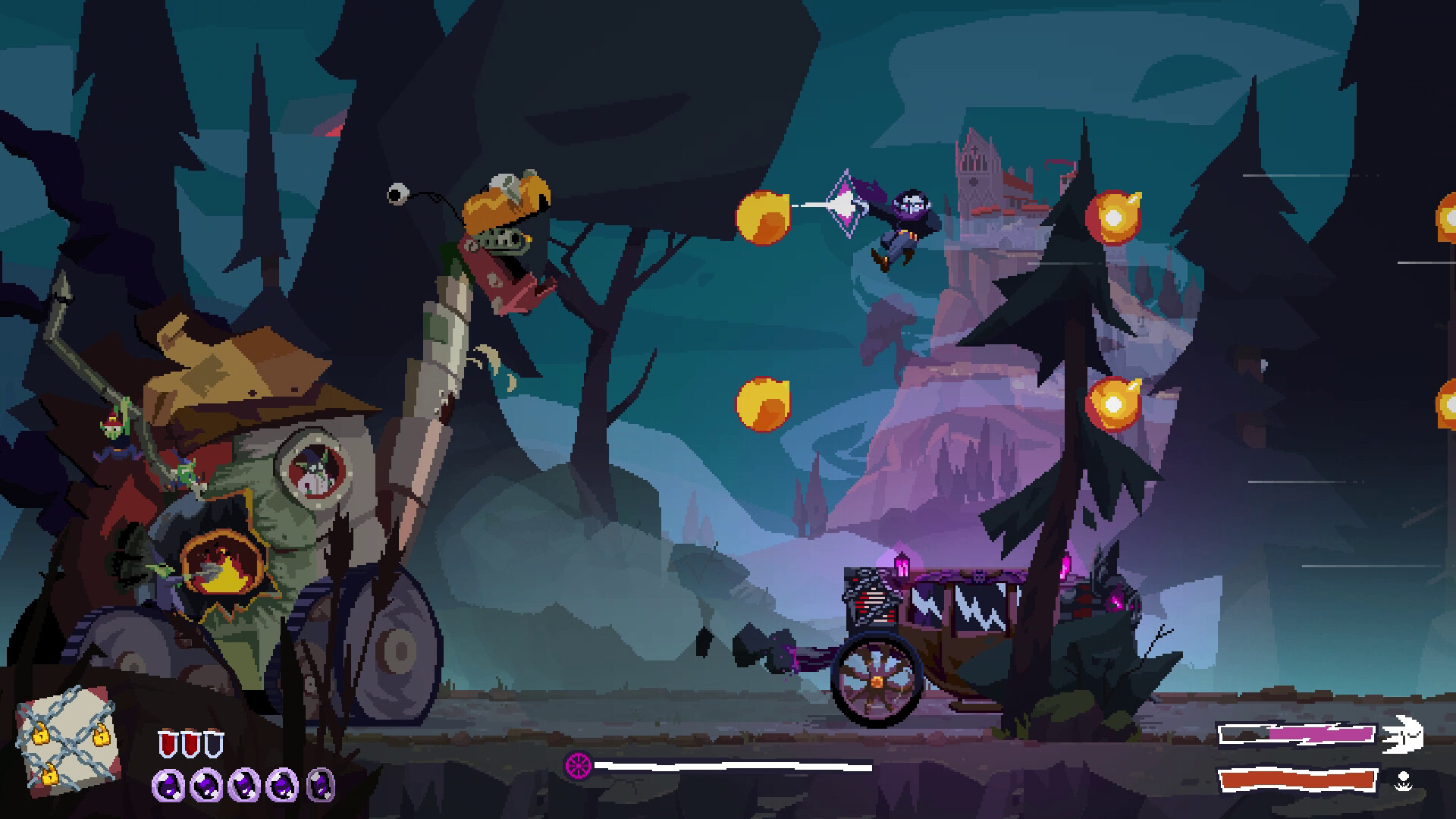Click the top-right golden padlock on the map
Image resolution: width=1456 pixels, height=819 pixels.
100,737
